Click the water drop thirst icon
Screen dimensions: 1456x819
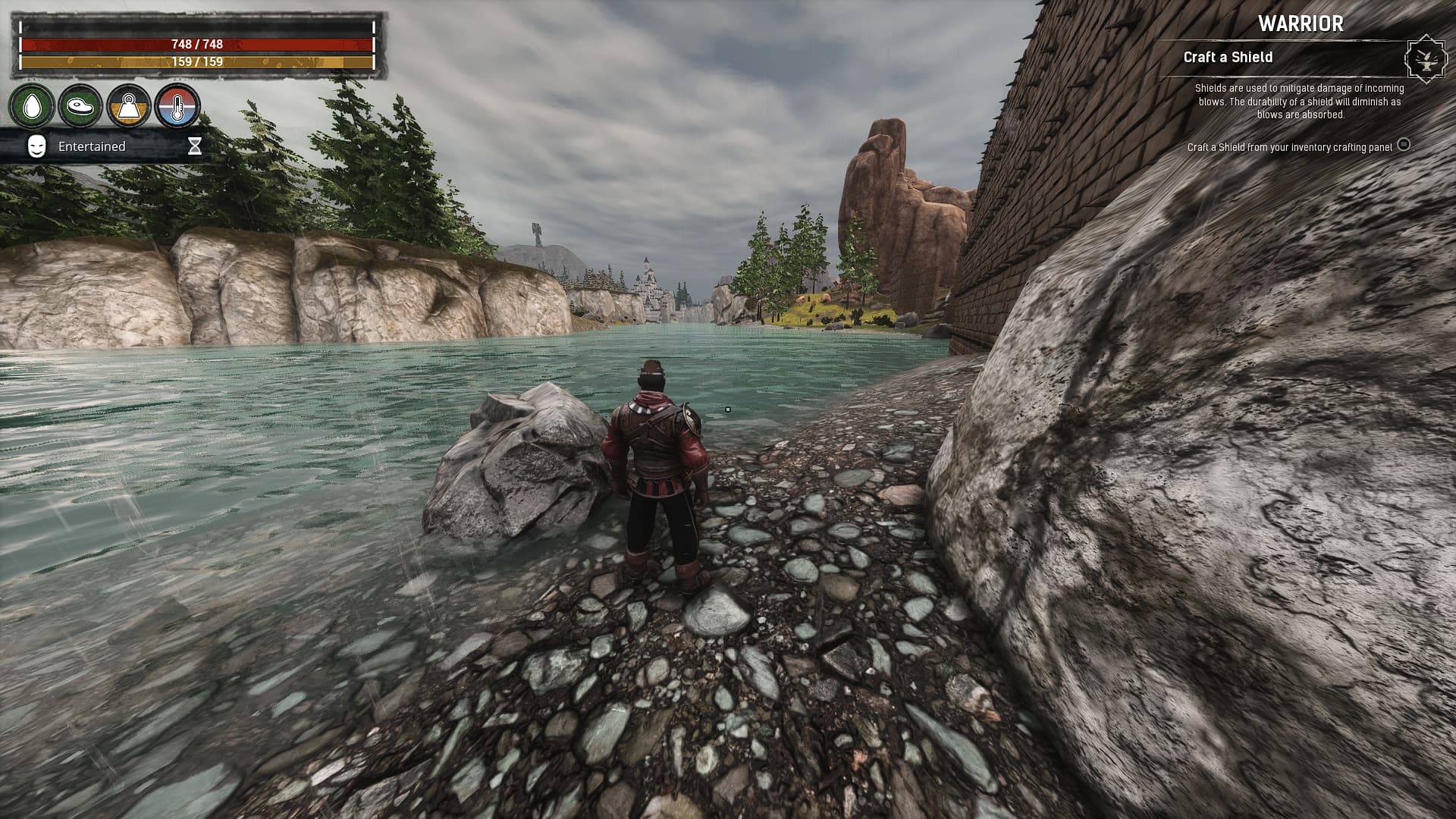(32, 105)
